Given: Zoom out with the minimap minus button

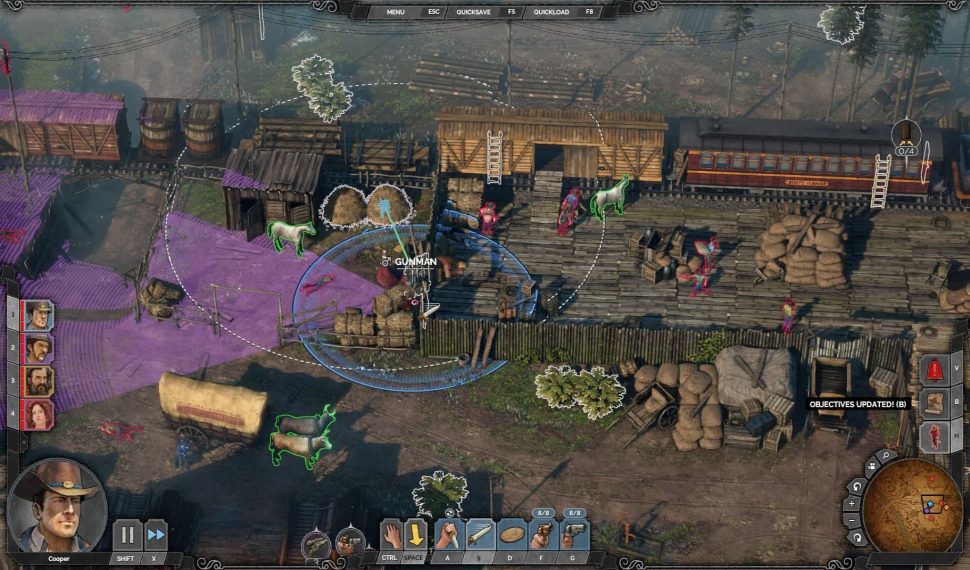Looking at the screenshot, I should tap(853, 520).
